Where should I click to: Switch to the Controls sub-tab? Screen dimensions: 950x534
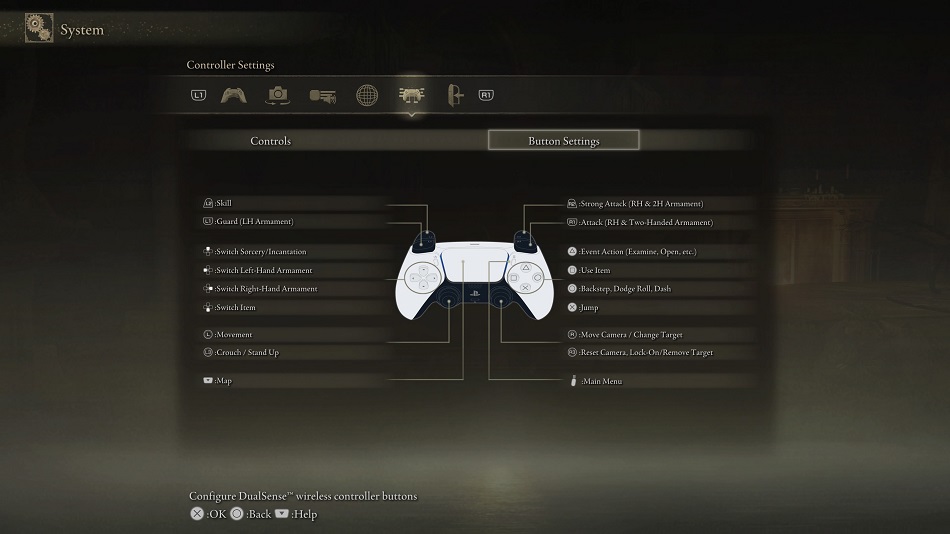pyautogui.click(x=270, y=141)
